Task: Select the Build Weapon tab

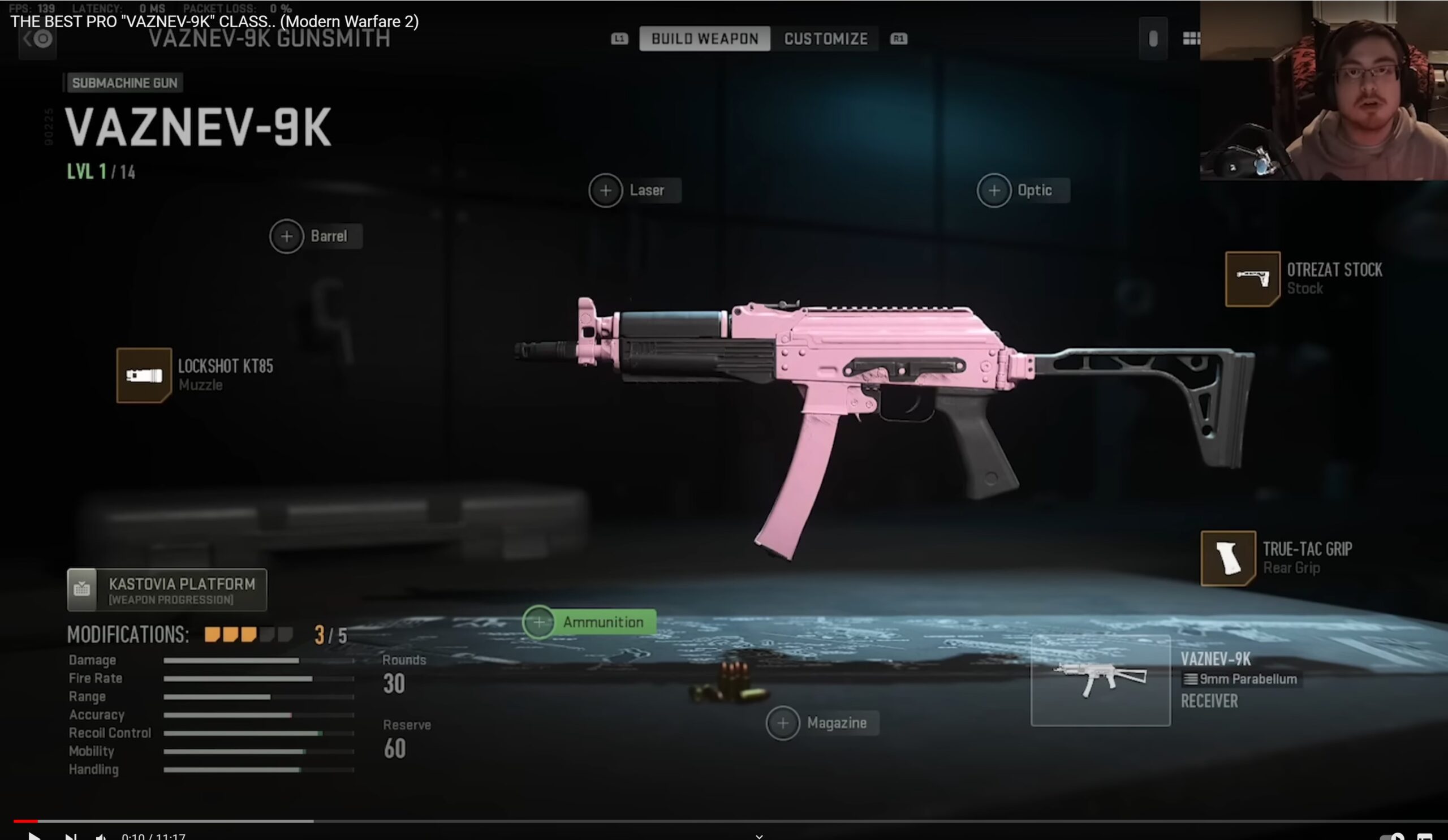Action: [x=704, y=38]
